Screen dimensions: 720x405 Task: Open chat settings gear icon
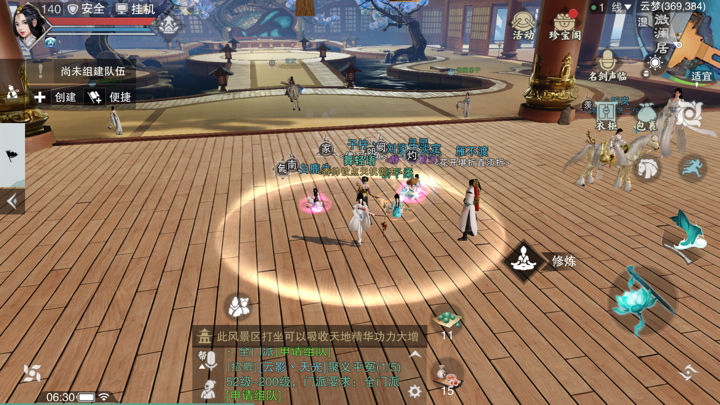pyautogui.click(x=415, y=392)
